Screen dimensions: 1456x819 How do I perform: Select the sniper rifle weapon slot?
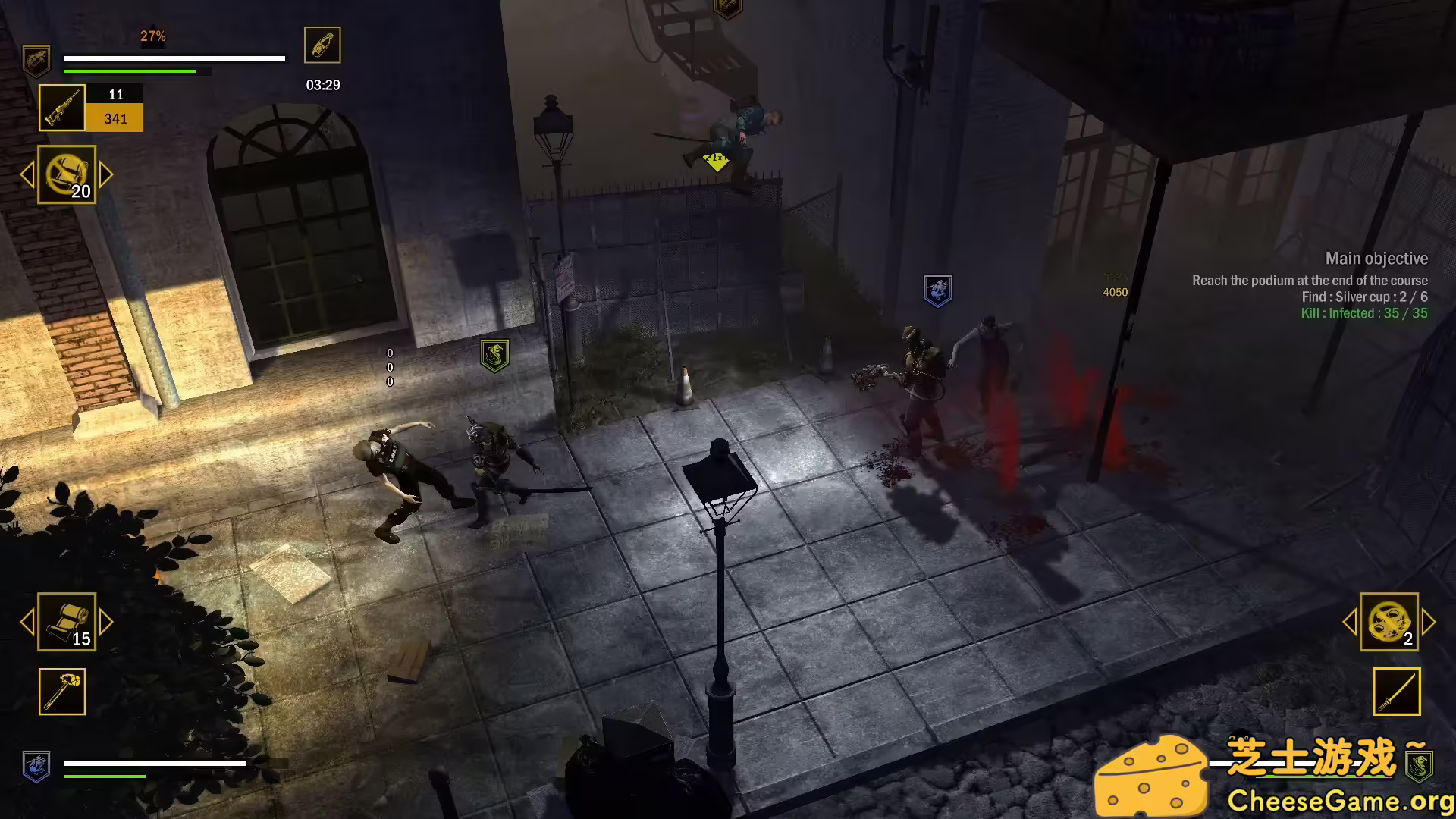[x=61, y=107]
